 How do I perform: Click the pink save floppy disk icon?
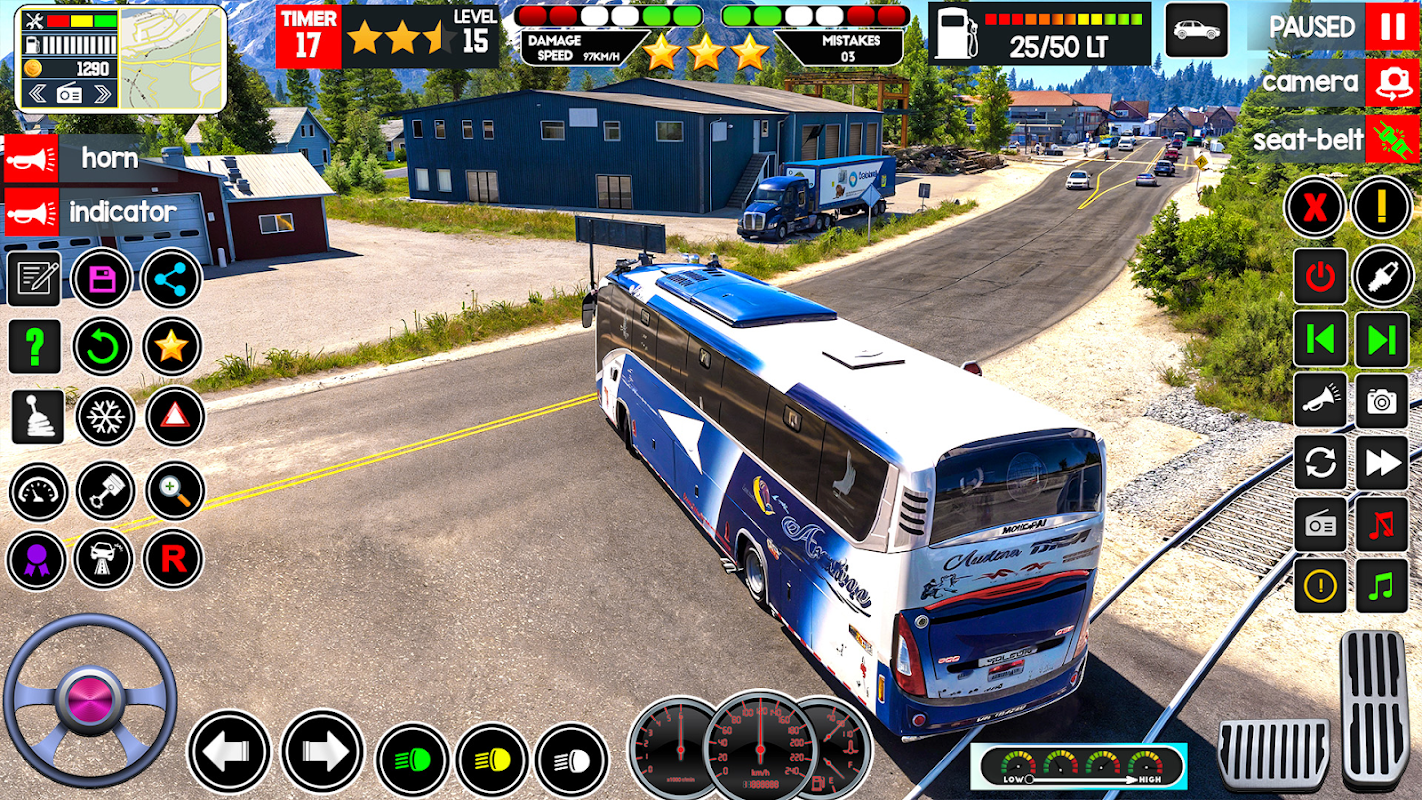point(102,278)
